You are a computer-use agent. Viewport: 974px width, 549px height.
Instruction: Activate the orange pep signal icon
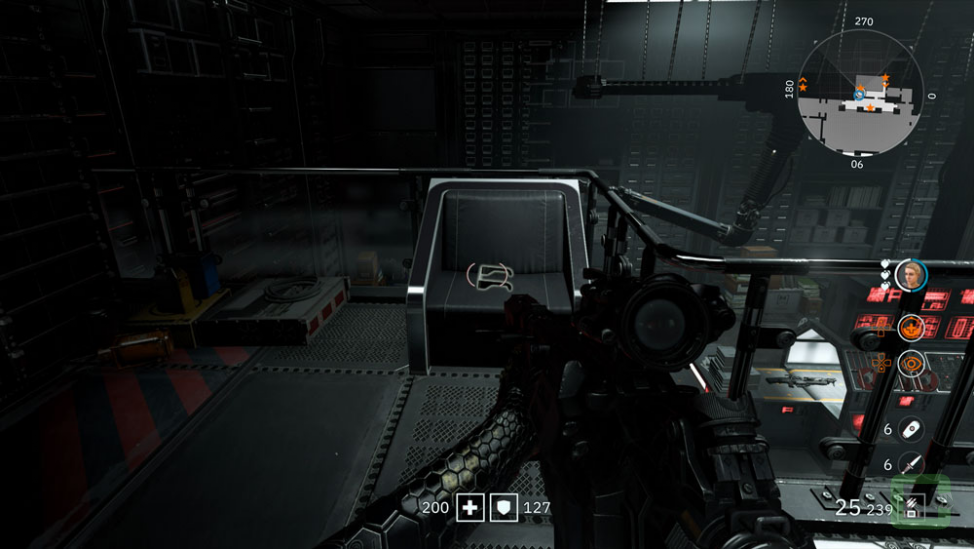[x=910, y=325]
